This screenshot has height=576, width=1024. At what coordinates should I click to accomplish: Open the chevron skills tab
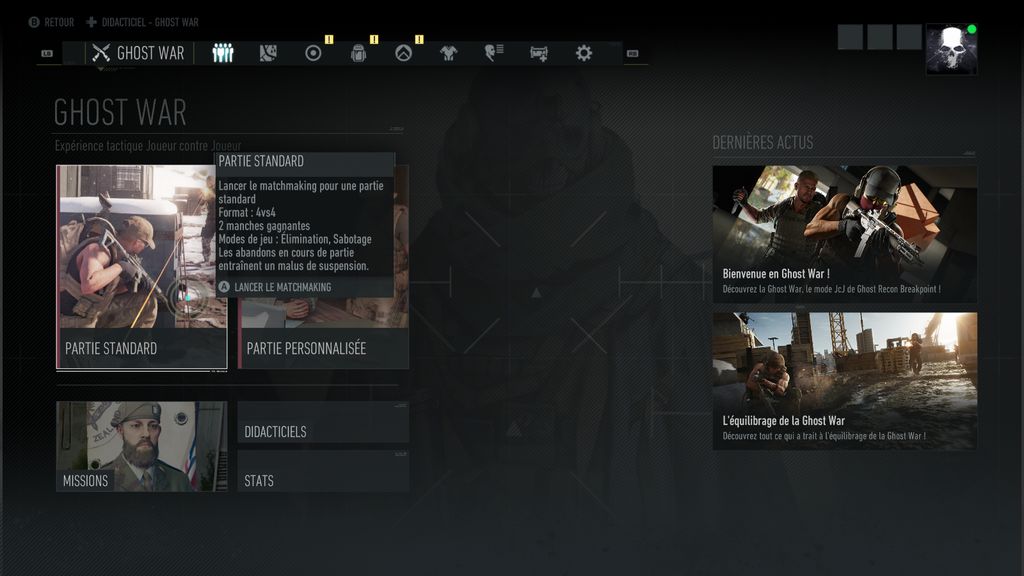(x=403, y=53)
